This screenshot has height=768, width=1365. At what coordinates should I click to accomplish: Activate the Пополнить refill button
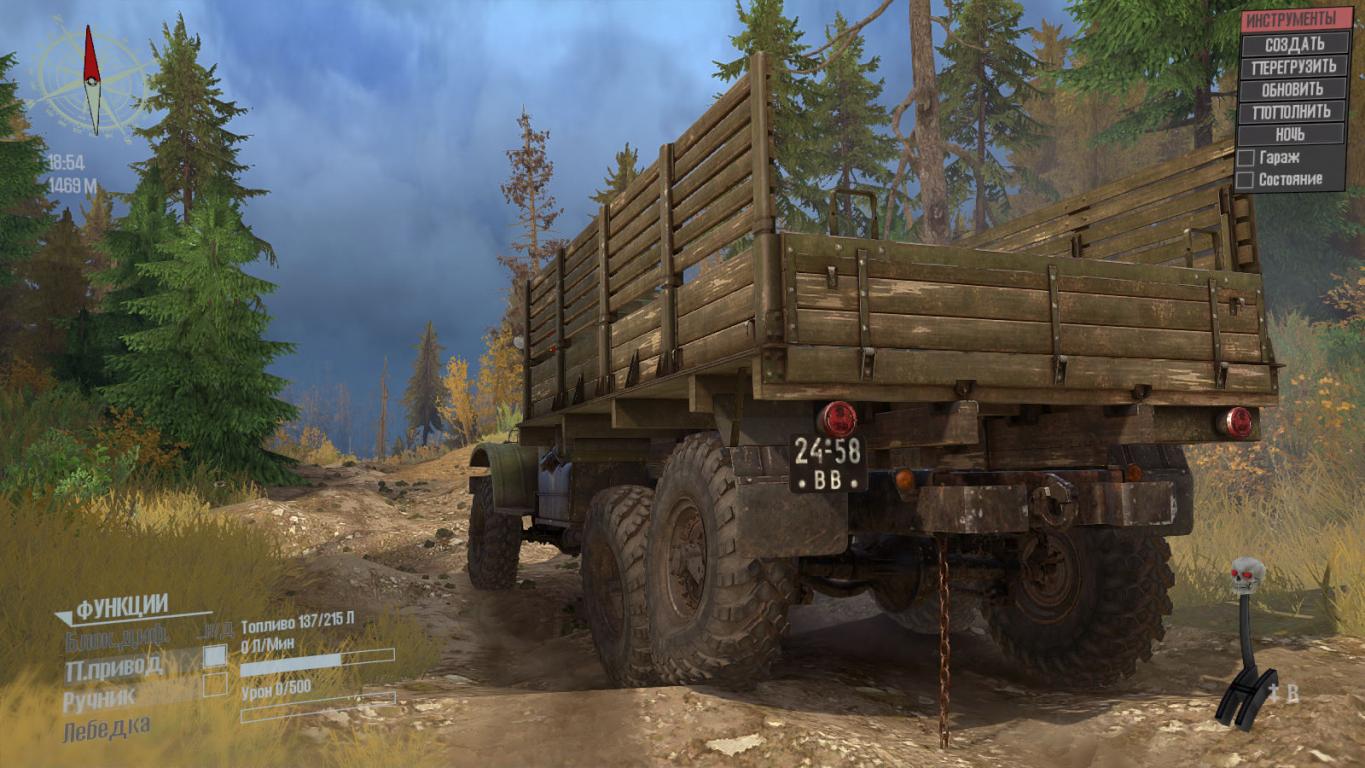pos(1294,112)
